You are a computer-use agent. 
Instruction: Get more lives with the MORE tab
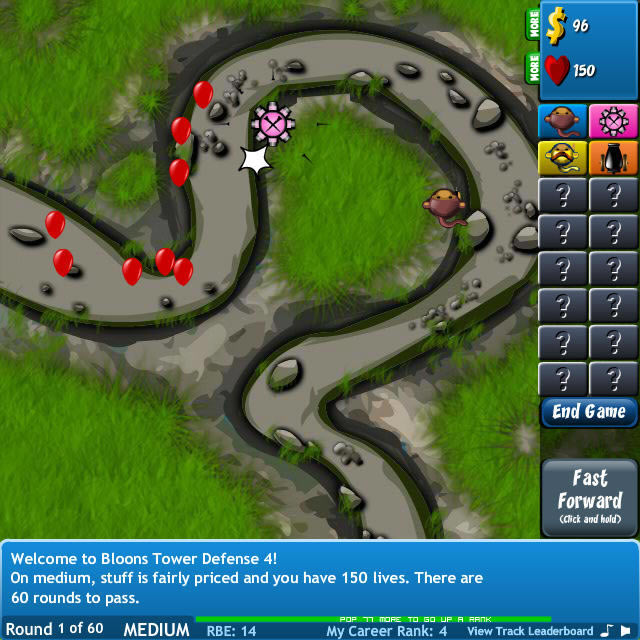pyautogui.click(x=534, y=68)
